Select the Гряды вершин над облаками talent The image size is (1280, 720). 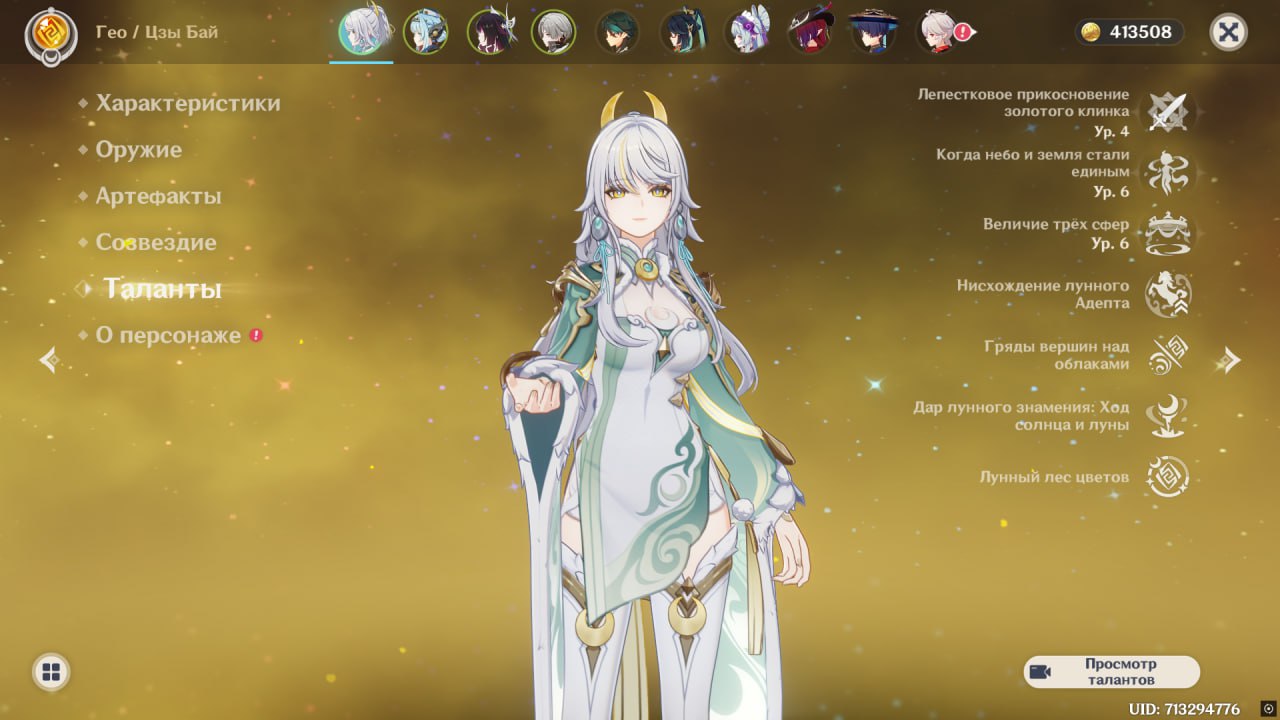pyautogui.click(x=1167, y=355)
